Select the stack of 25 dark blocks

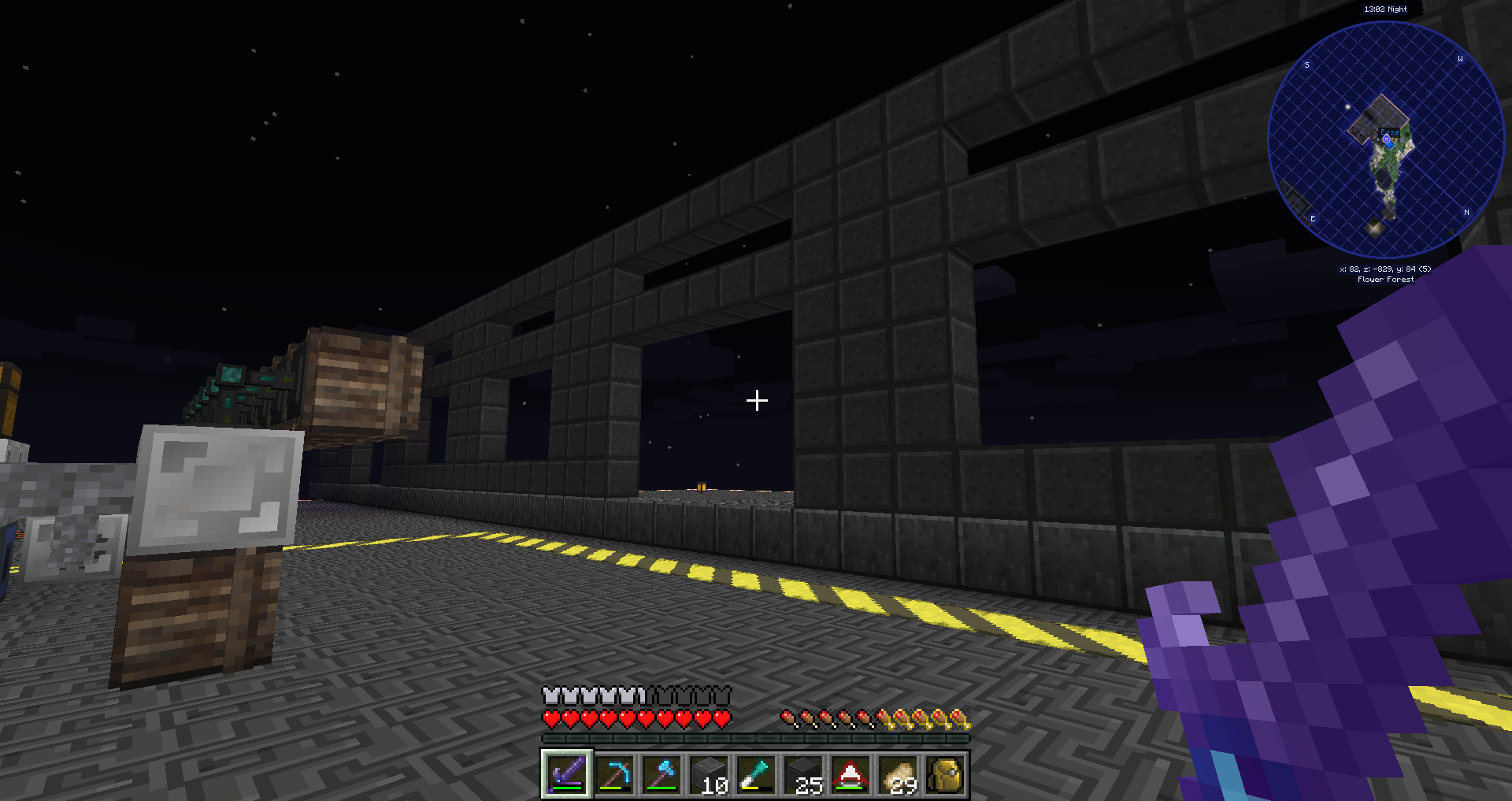tap(803, 774)
